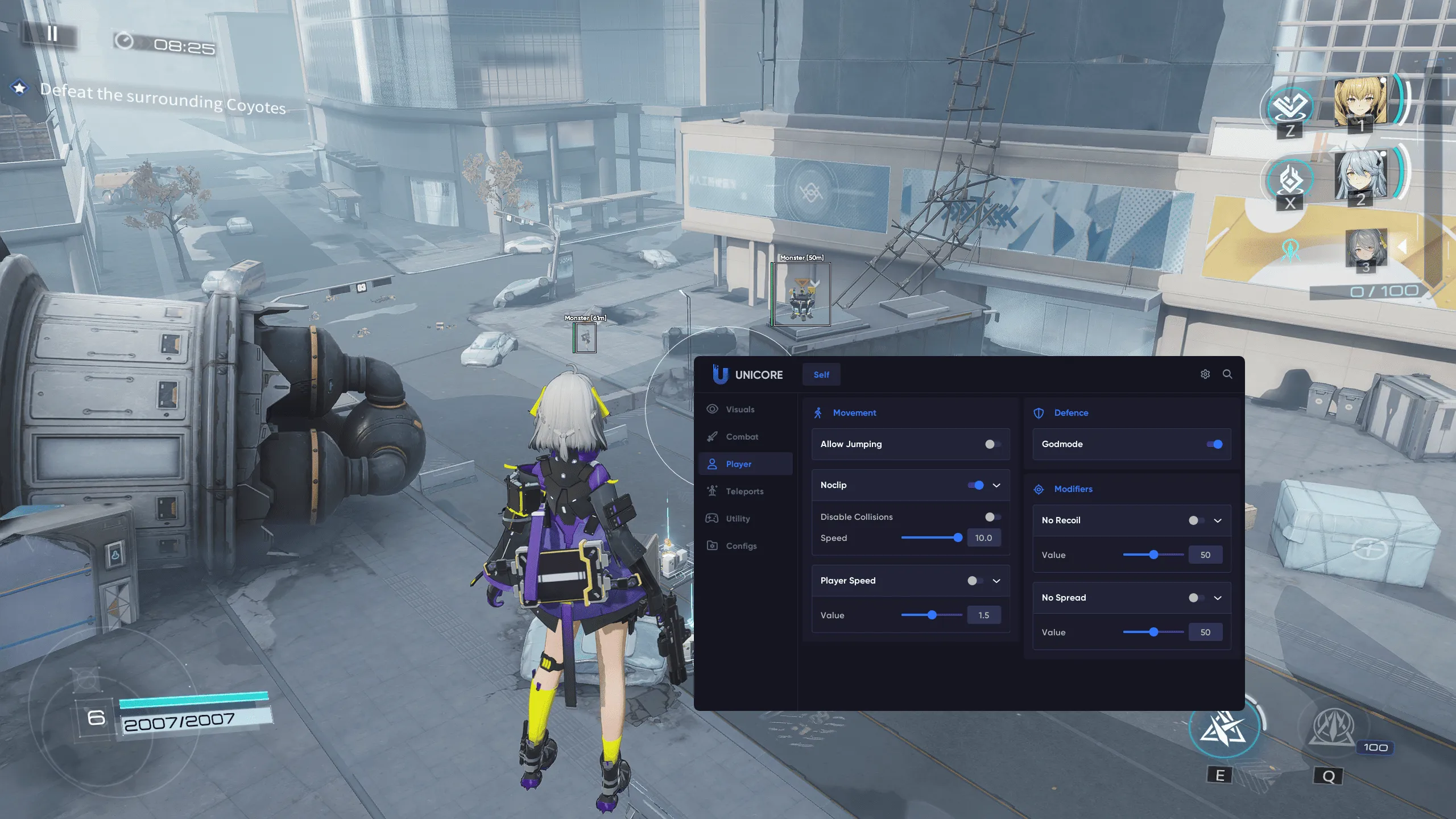Image resolution: width=1456 pixels, height=819 pixels.
Task: Turn on the No Spread modifier
Action: click(x=1196, y=598)
